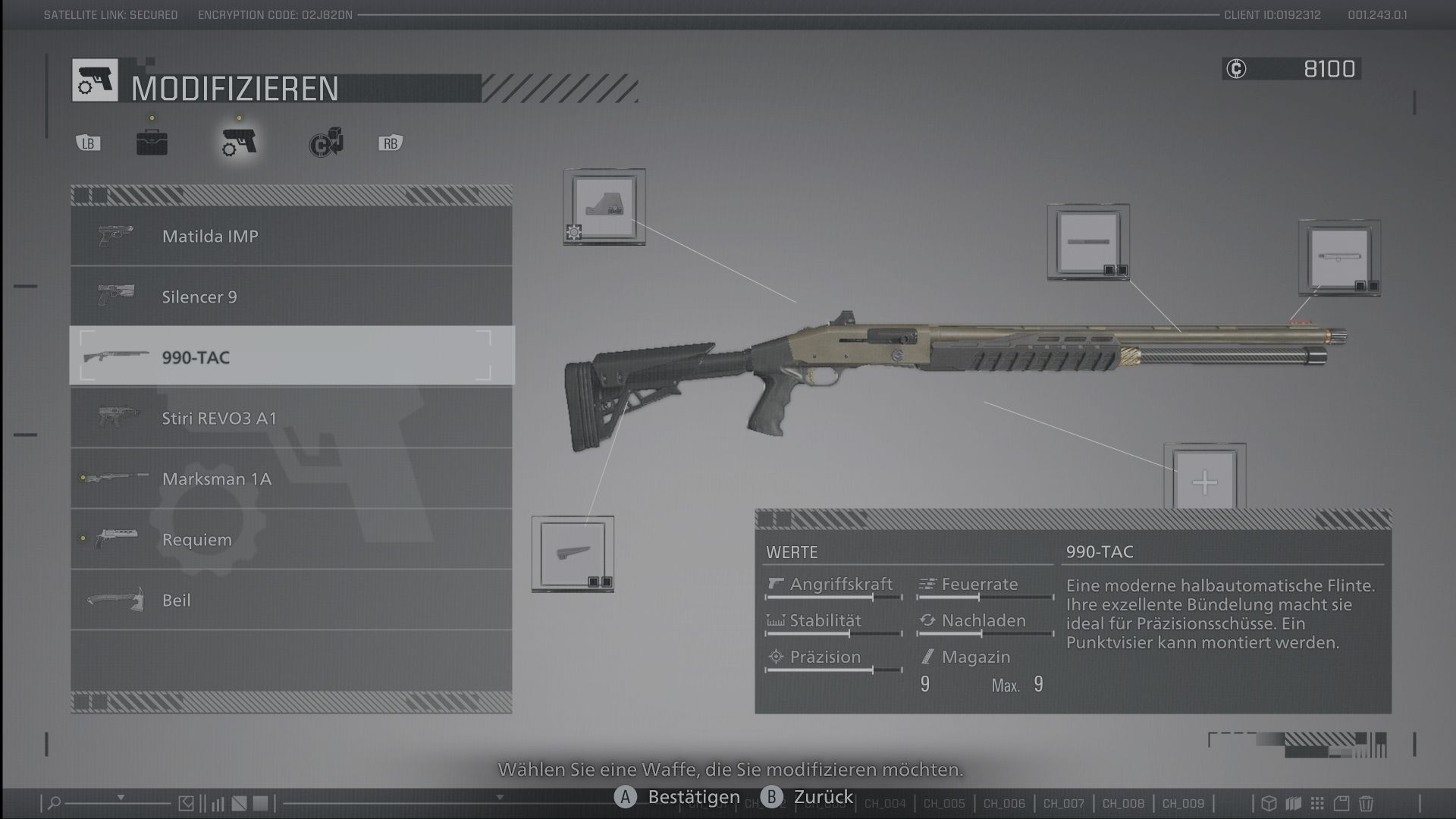Open the currency exchange tab
The height and width of the screenshot is (819, 1456).
coord(326,143)
